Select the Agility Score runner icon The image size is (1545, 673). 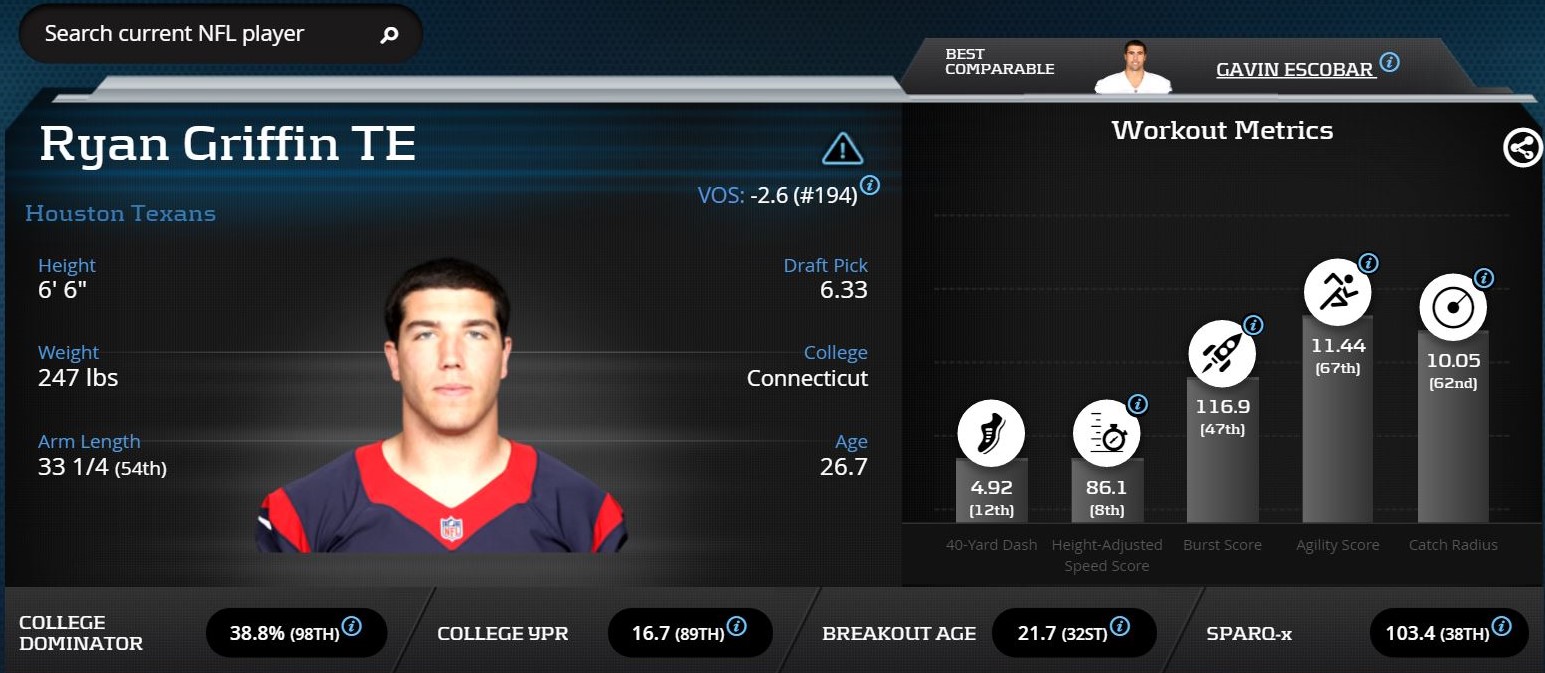pos(1337,292)
